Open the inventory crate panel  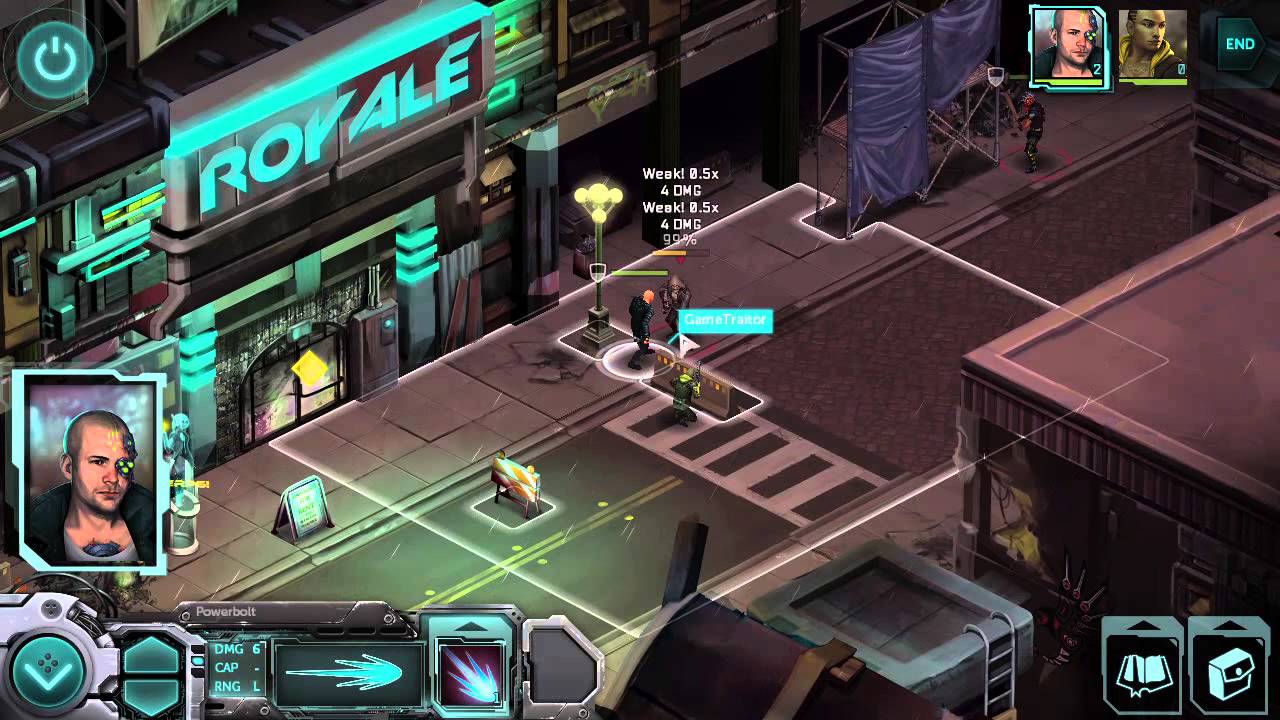(x=1230, y=668)
